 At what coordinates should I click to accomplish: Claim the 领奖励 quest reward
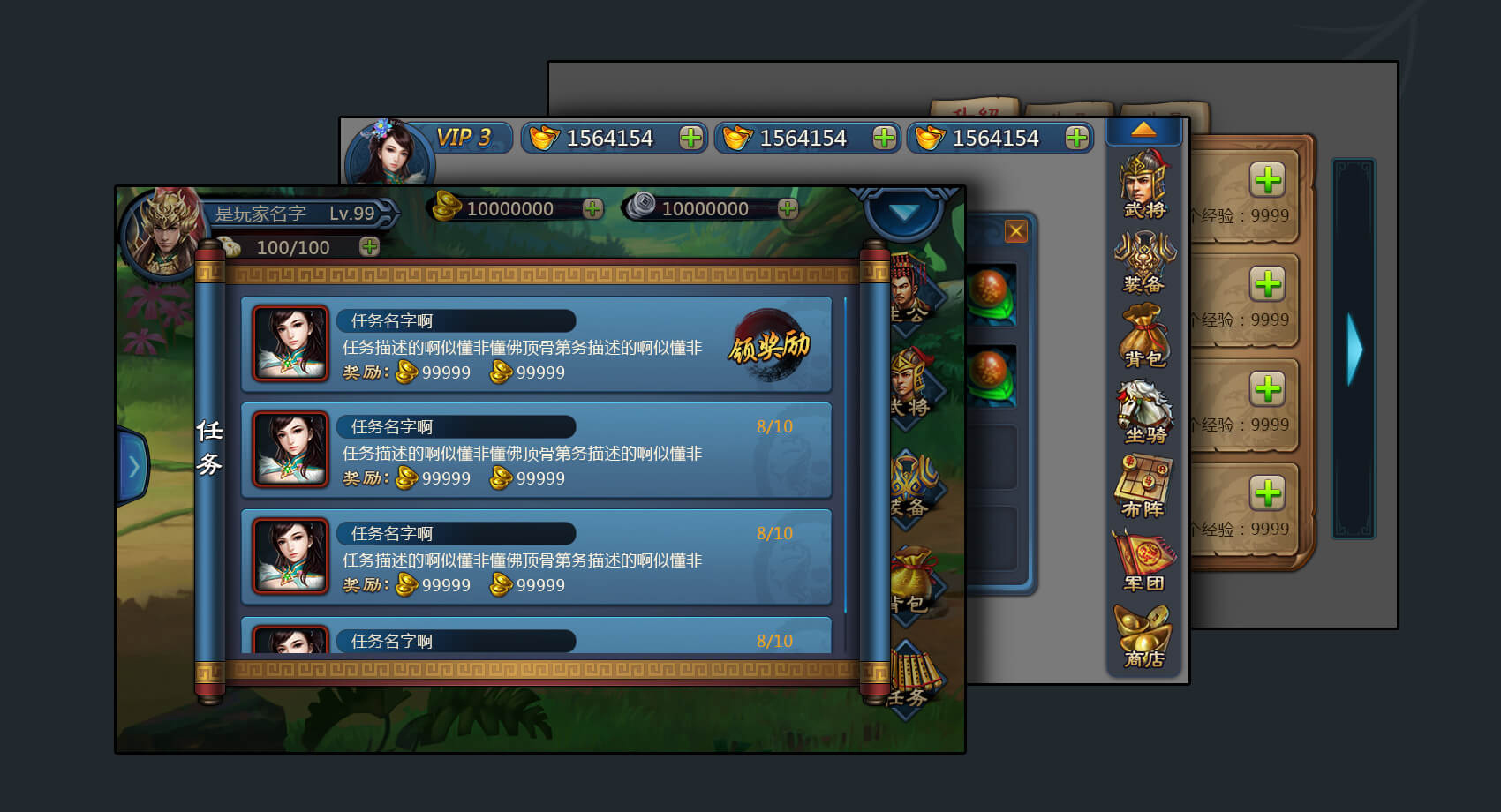[x=769, y=347]
